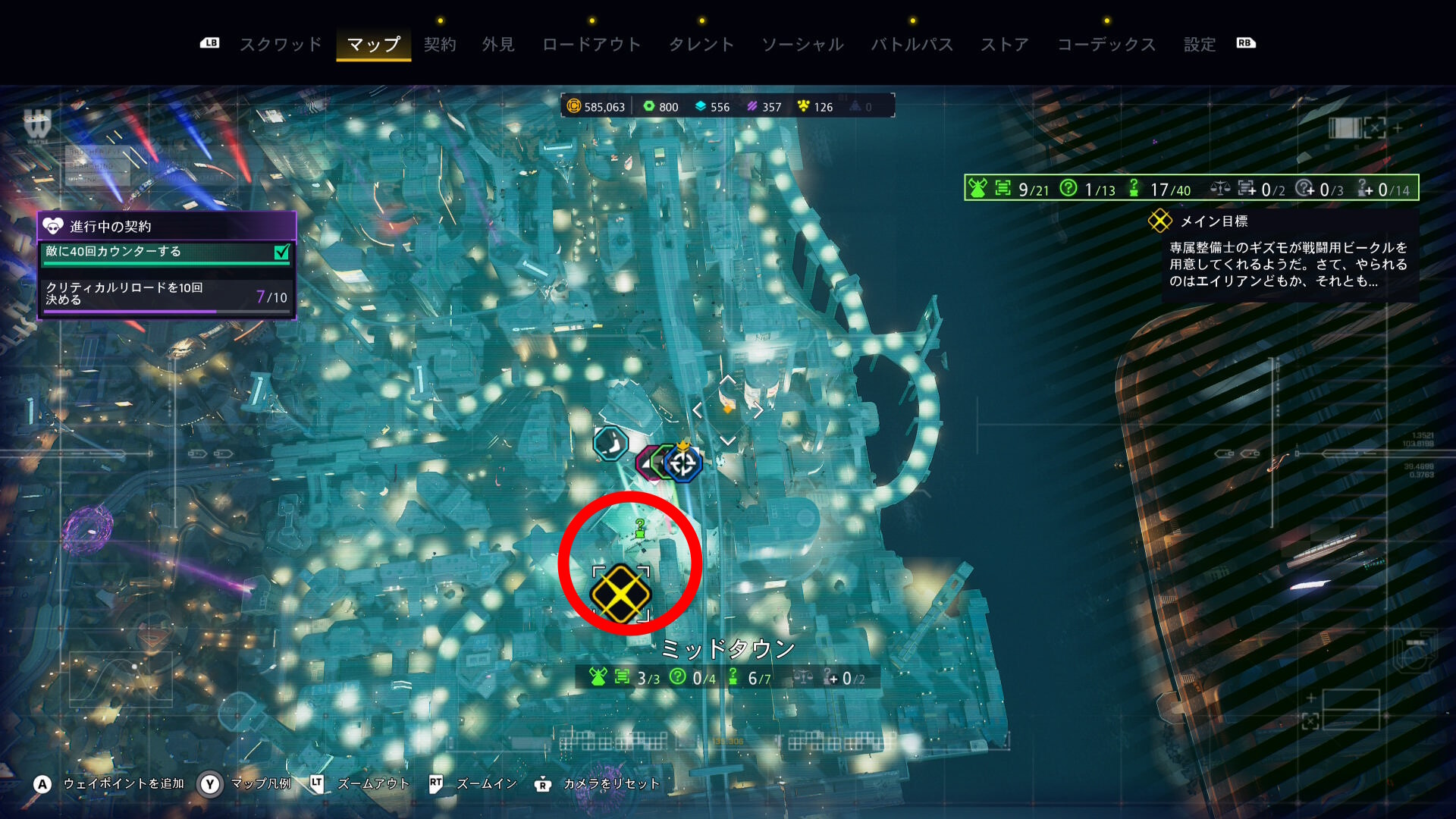Screen dimensions: 1456x819
Task: Select the teal hexagon map marker
Action: coord(610,444)
